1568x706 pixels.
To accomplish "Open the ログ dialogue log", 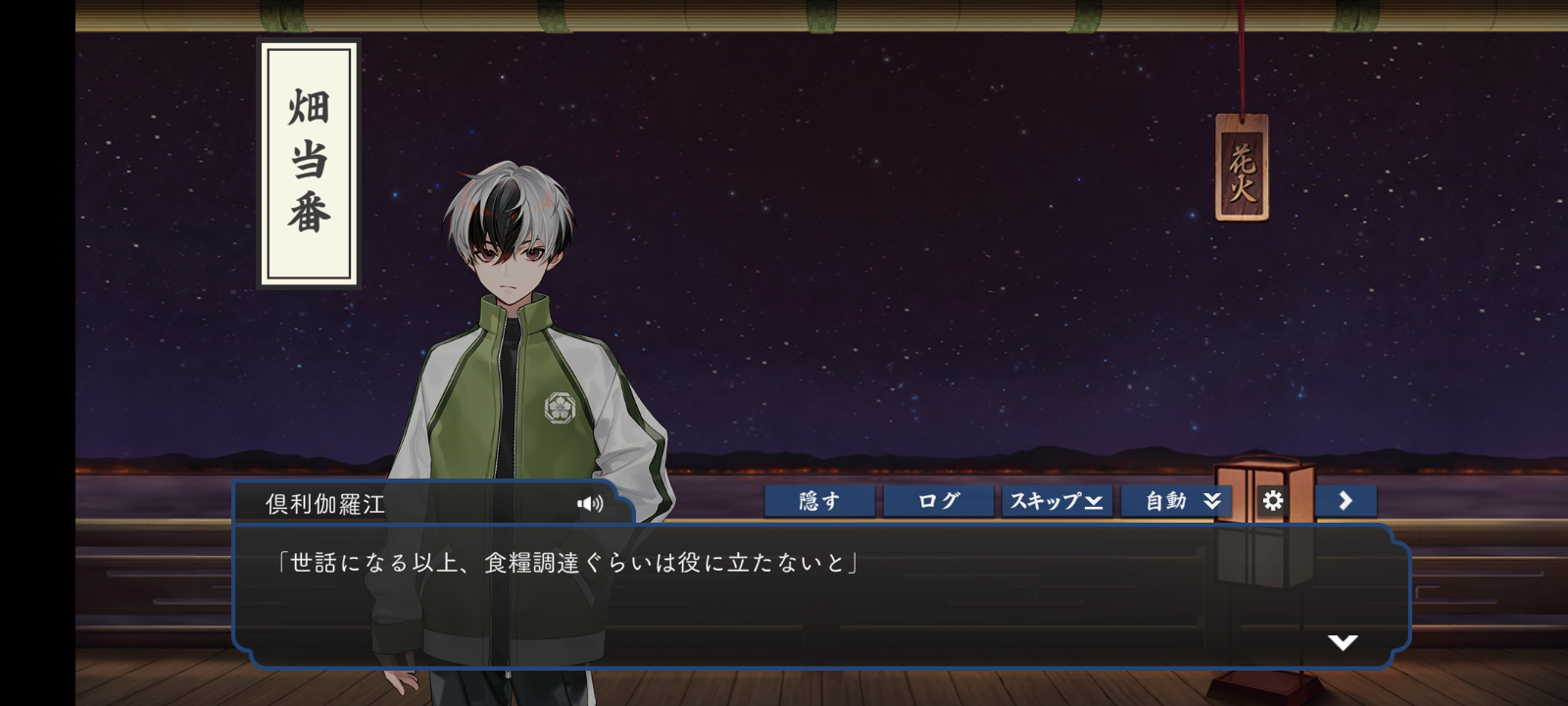I will pos(938,501).
